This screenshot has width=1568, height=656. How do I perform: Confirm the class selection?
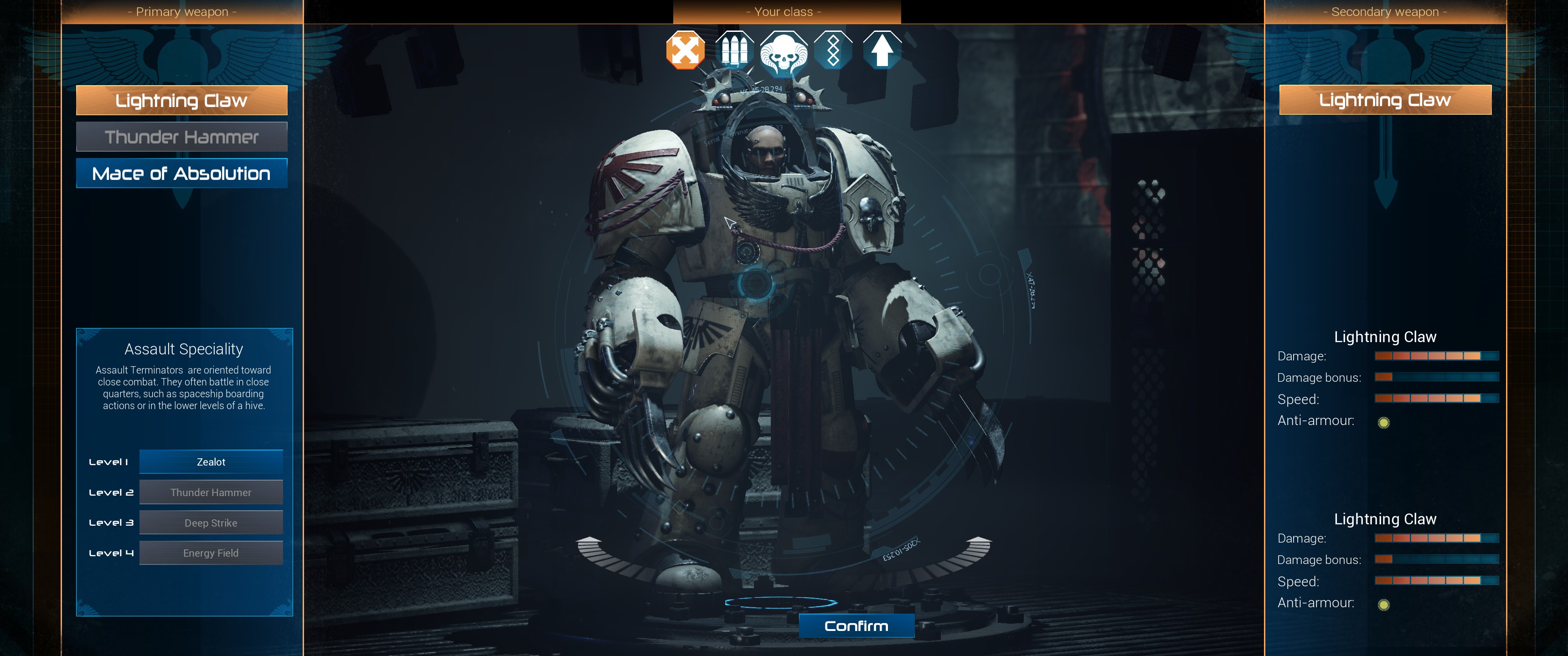(x=856, y=625)
